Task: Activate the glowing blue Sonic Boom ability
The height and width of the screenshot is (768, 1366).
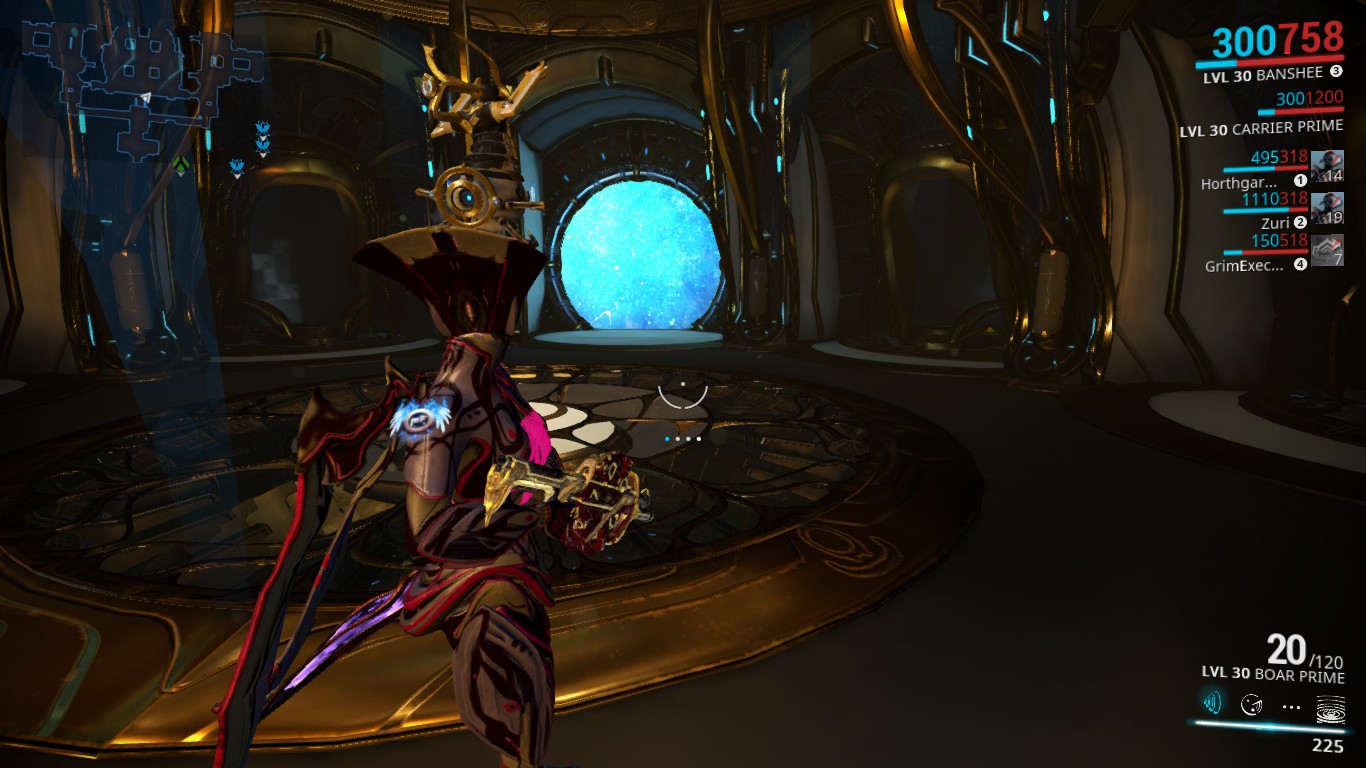Action: point(1213,704)
